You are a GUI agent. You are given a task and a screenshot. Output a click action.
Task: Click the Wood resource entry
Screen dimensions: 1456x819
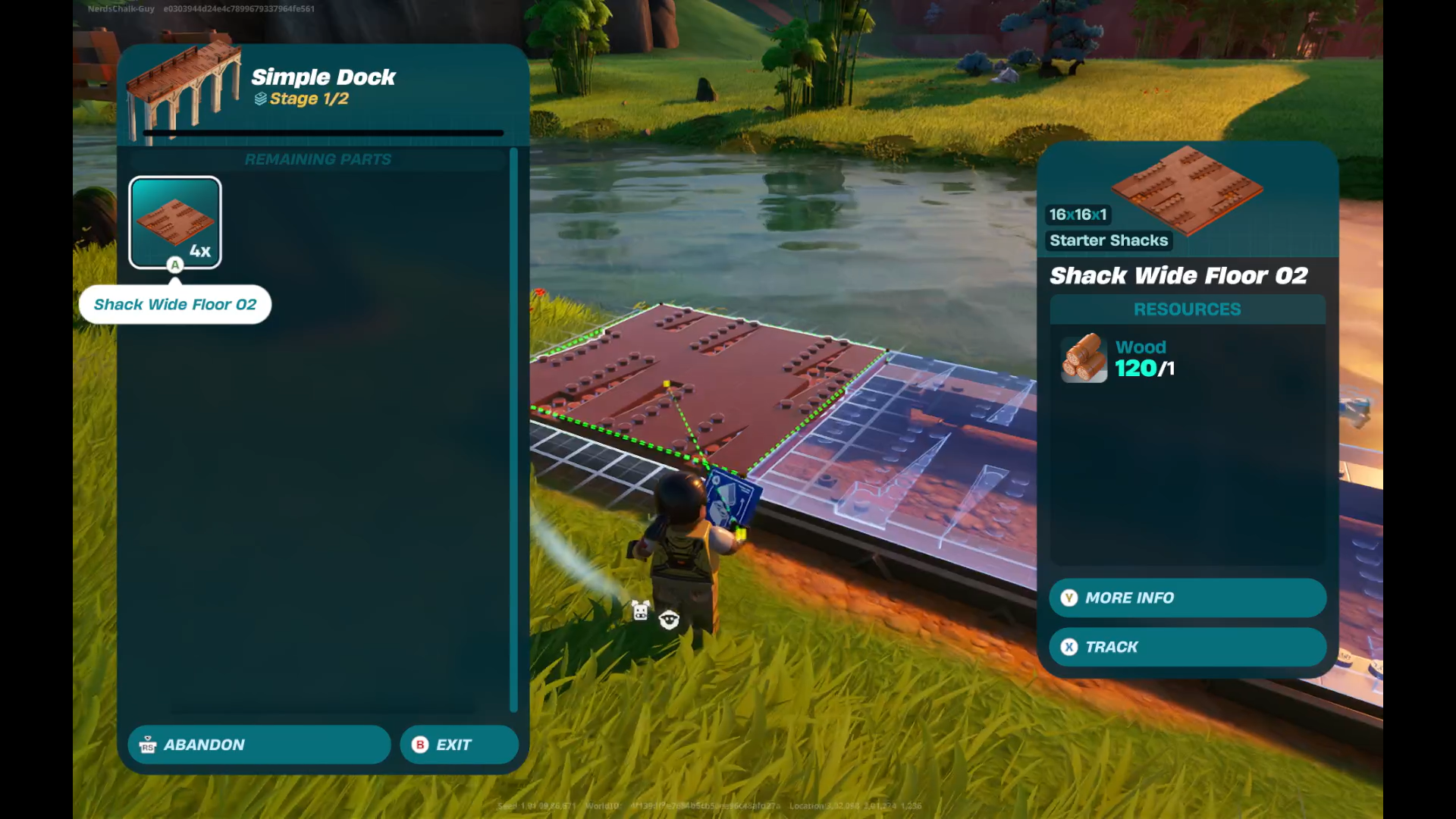1119,359
